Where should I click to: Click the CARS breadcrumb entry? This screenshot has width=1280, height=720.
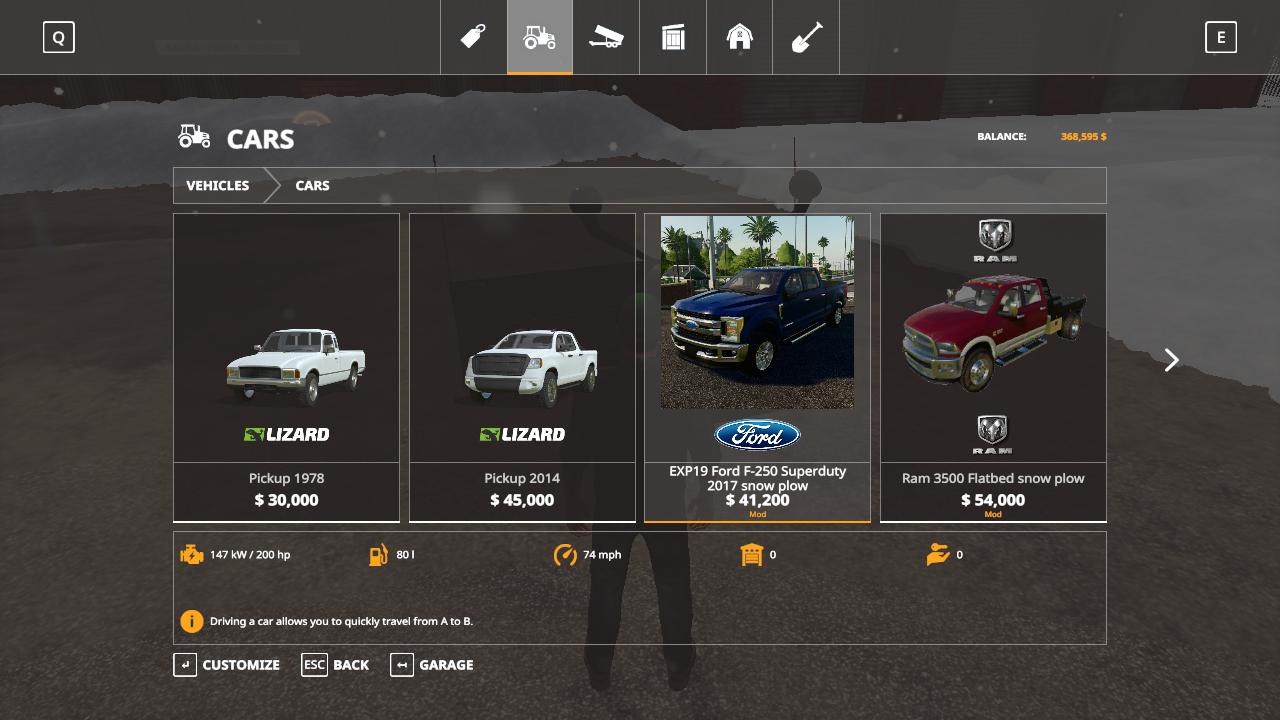pos(312,186)
